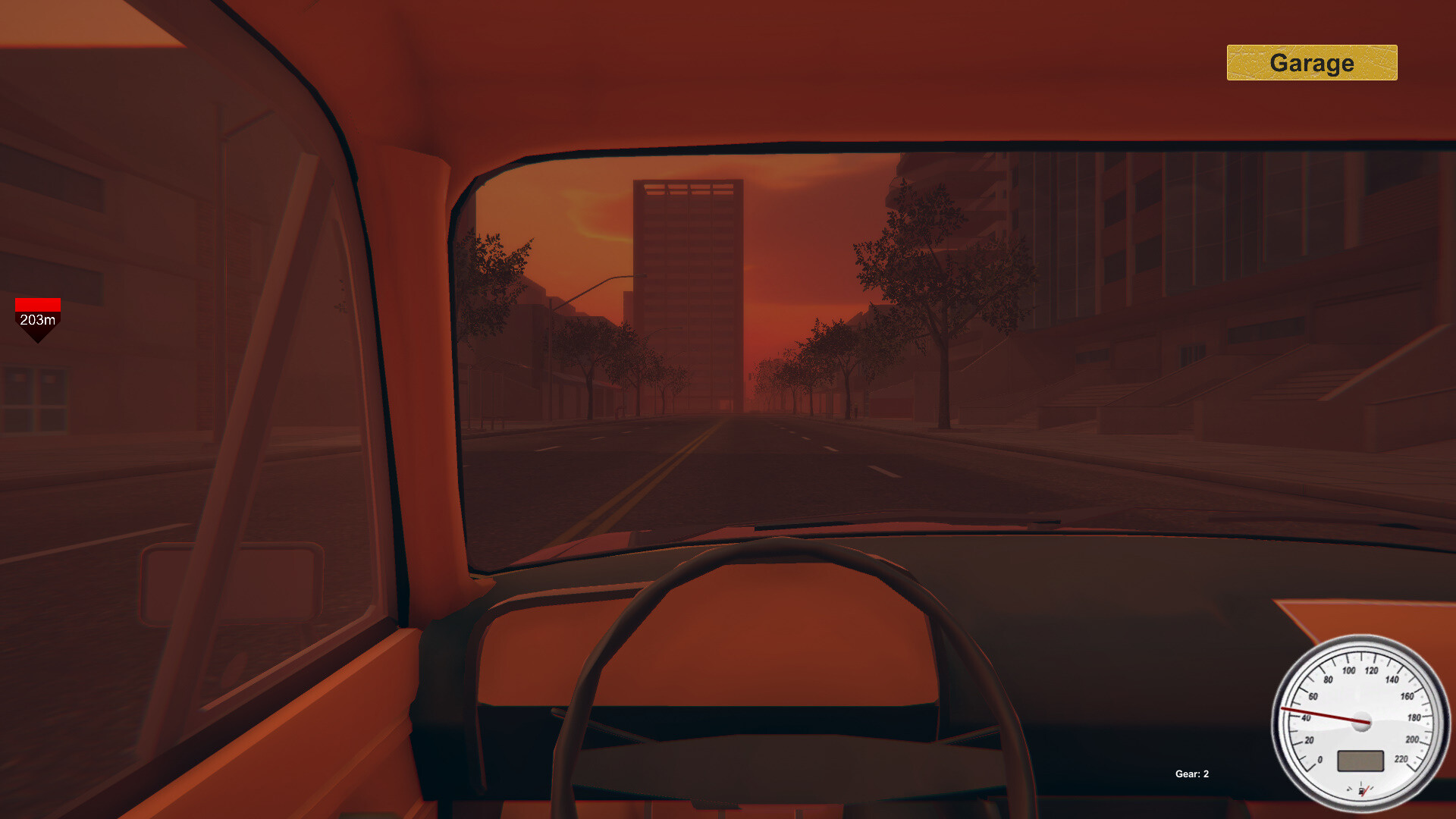The width and height of the screenshot is (1456, 819).
Task: Select the Garage tab label
Action: (1311, 63)
